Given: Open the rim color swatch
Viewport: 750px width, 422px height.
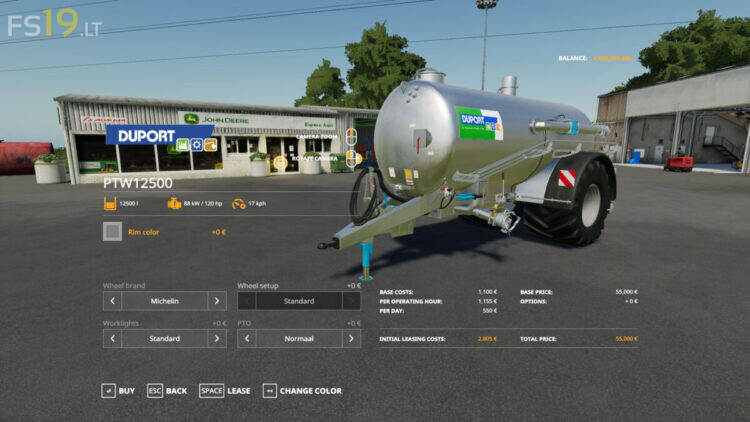Looking at the screenshot, I should (x=113, y=232).
